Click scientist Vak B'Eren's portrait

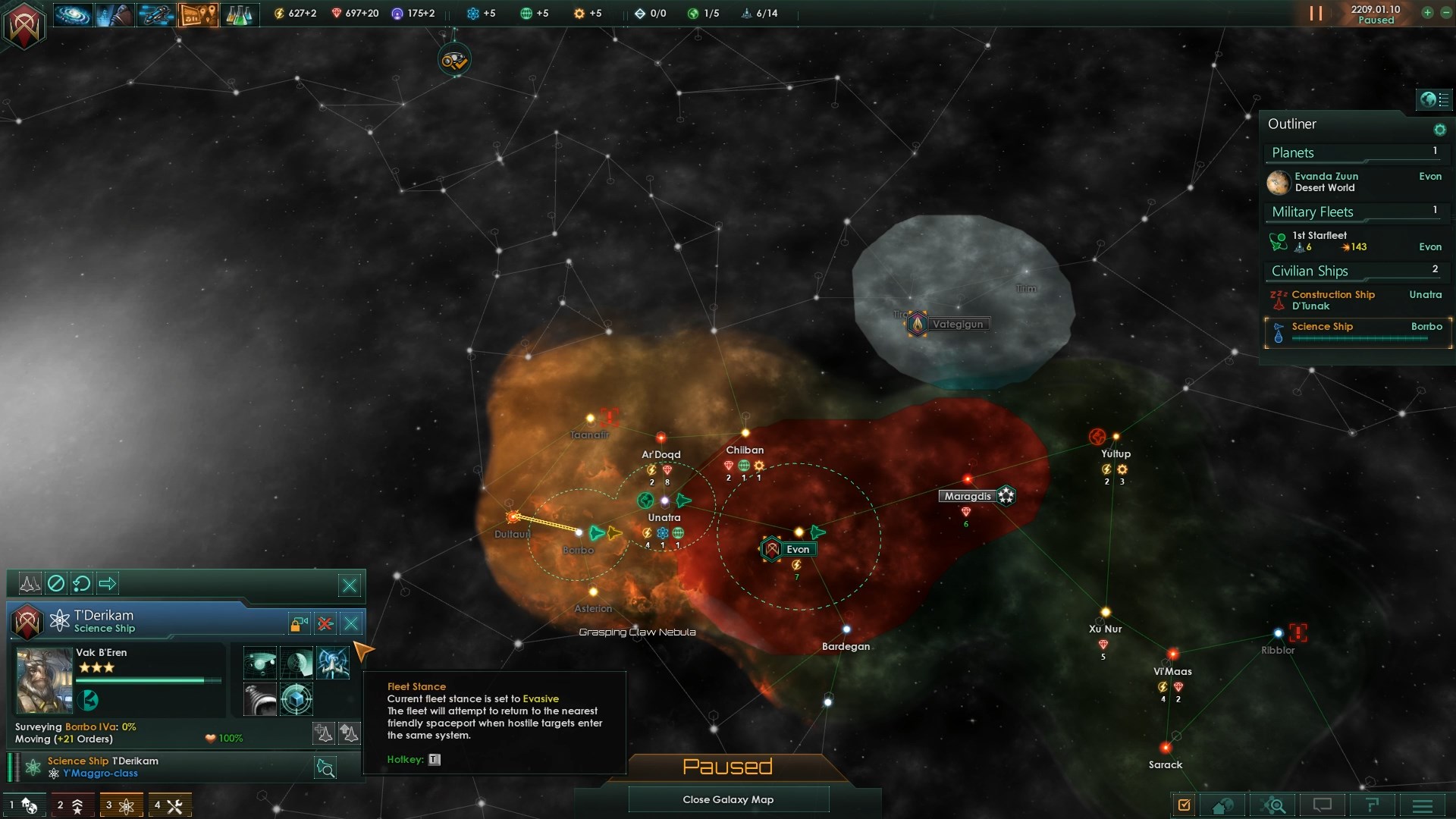(44, 680)
